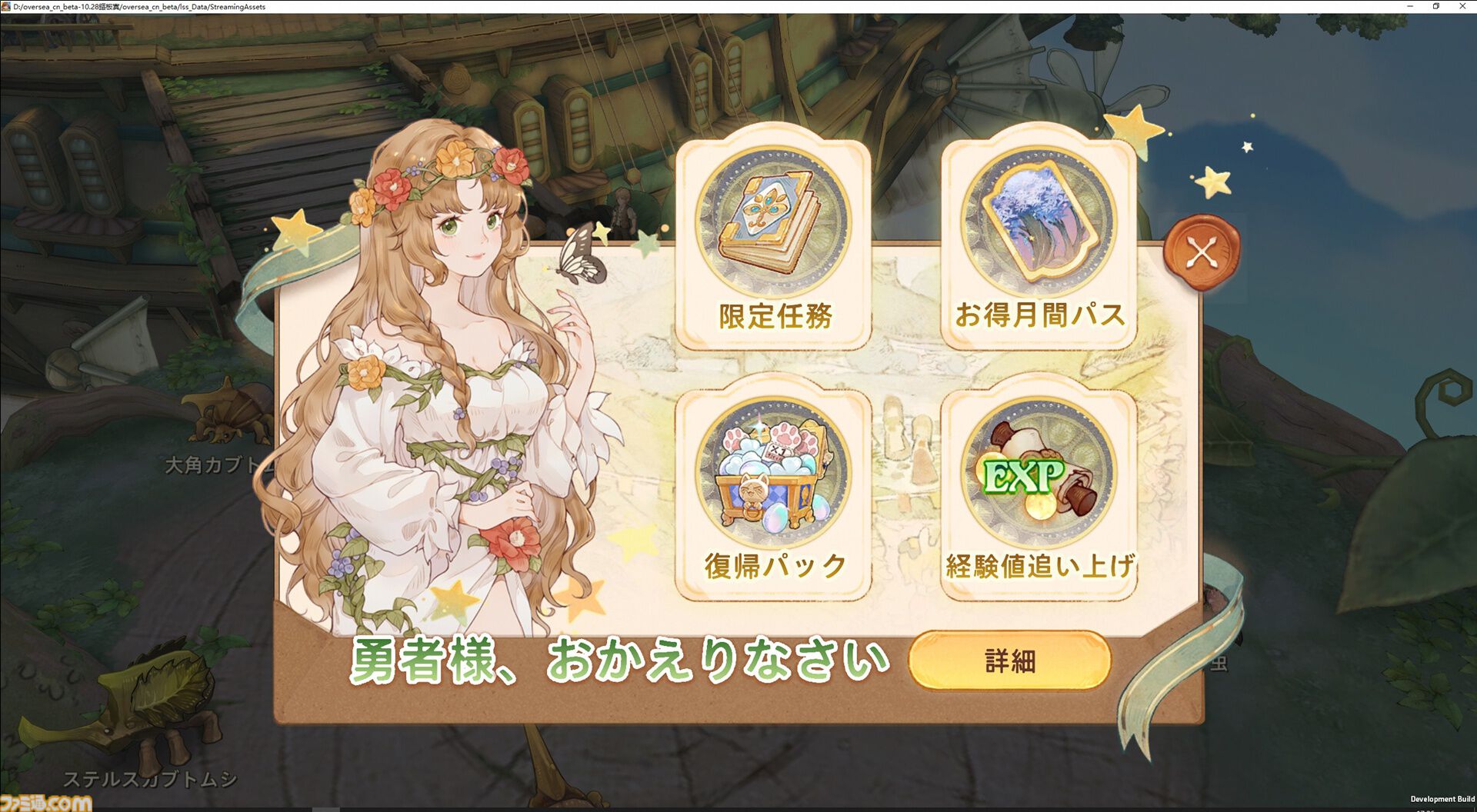Click the game icon in the title bar

pos(8,6)
